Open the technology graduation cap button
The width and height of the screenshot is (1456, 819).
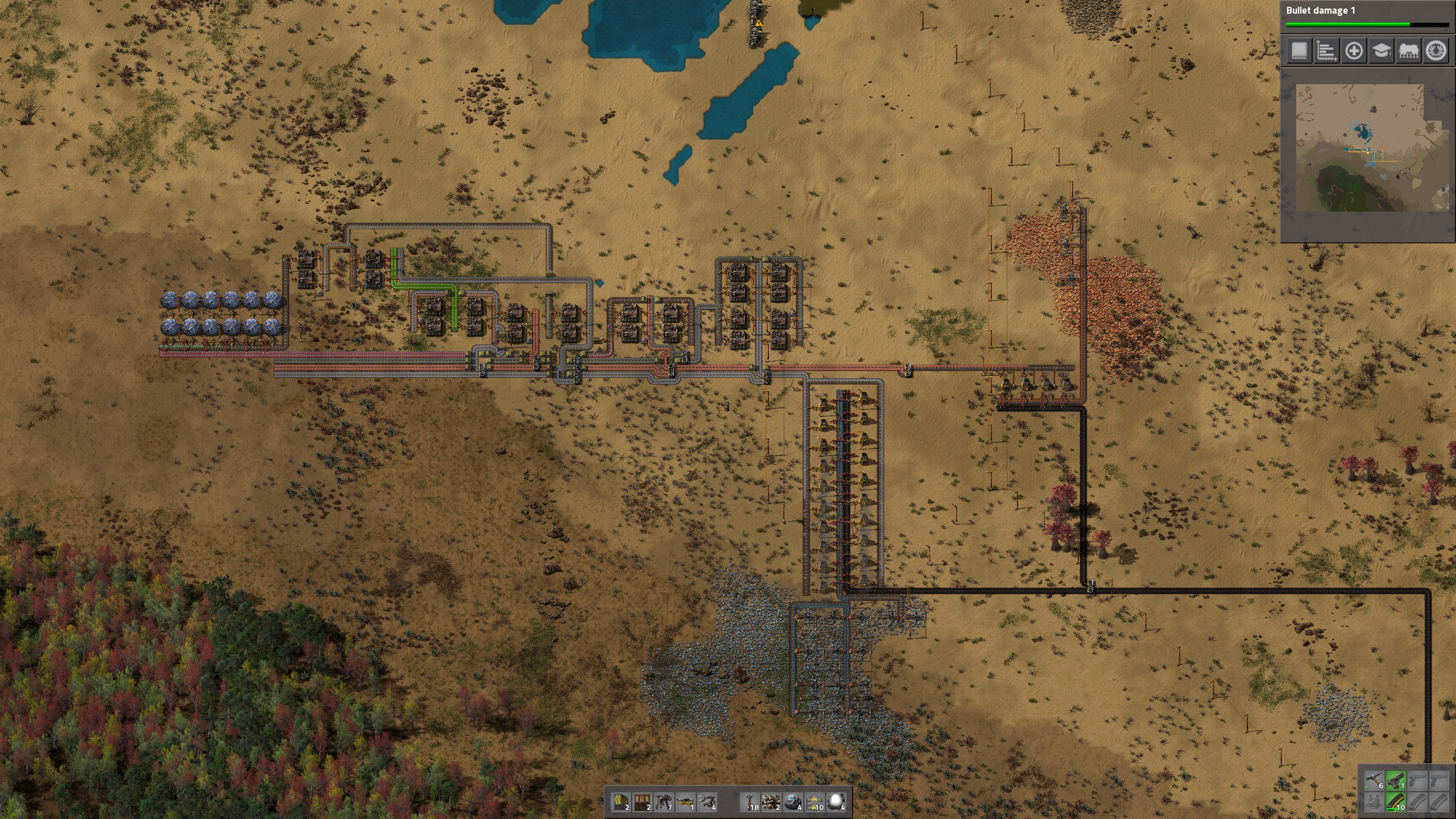[1381, 51]
